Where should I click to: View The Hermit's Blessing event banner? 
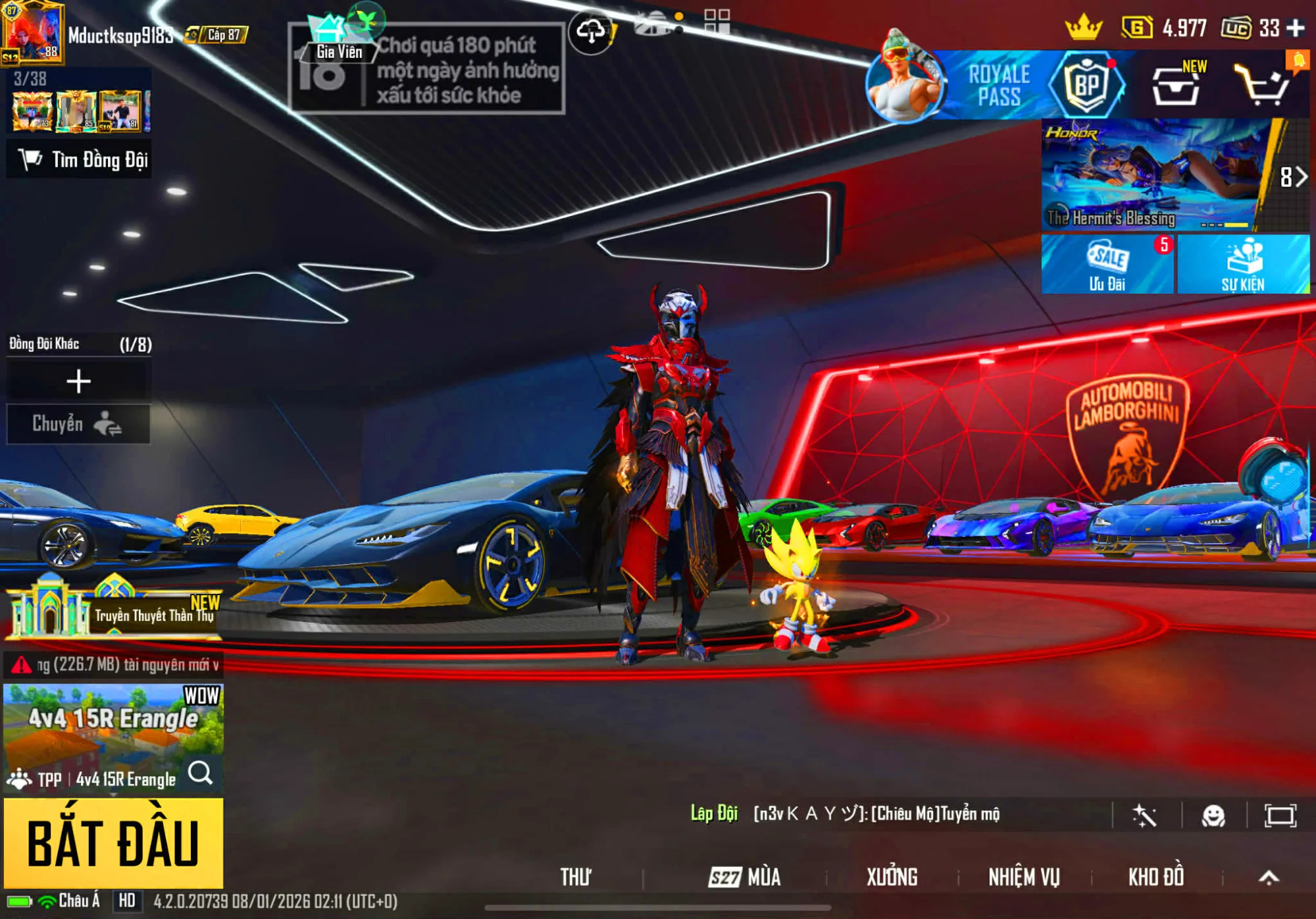pyautogui.click(x=1151, y=174)
